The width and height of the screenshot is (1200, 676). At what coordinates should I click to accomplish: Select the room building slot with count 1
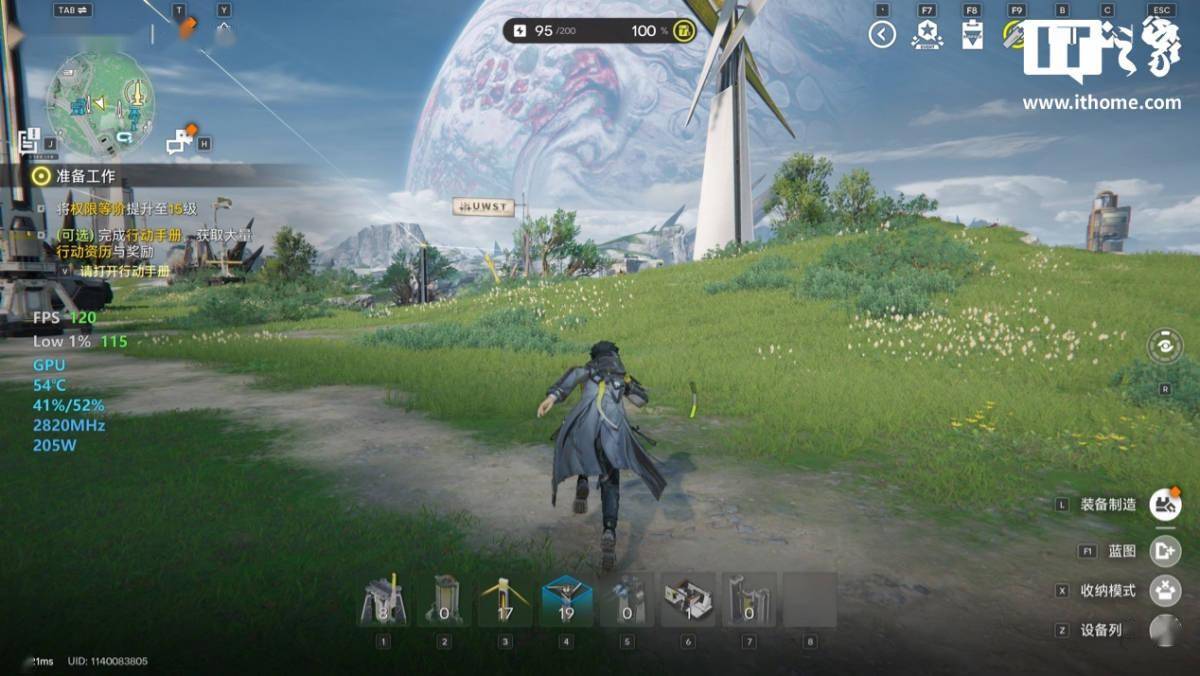tap(688, 600)
